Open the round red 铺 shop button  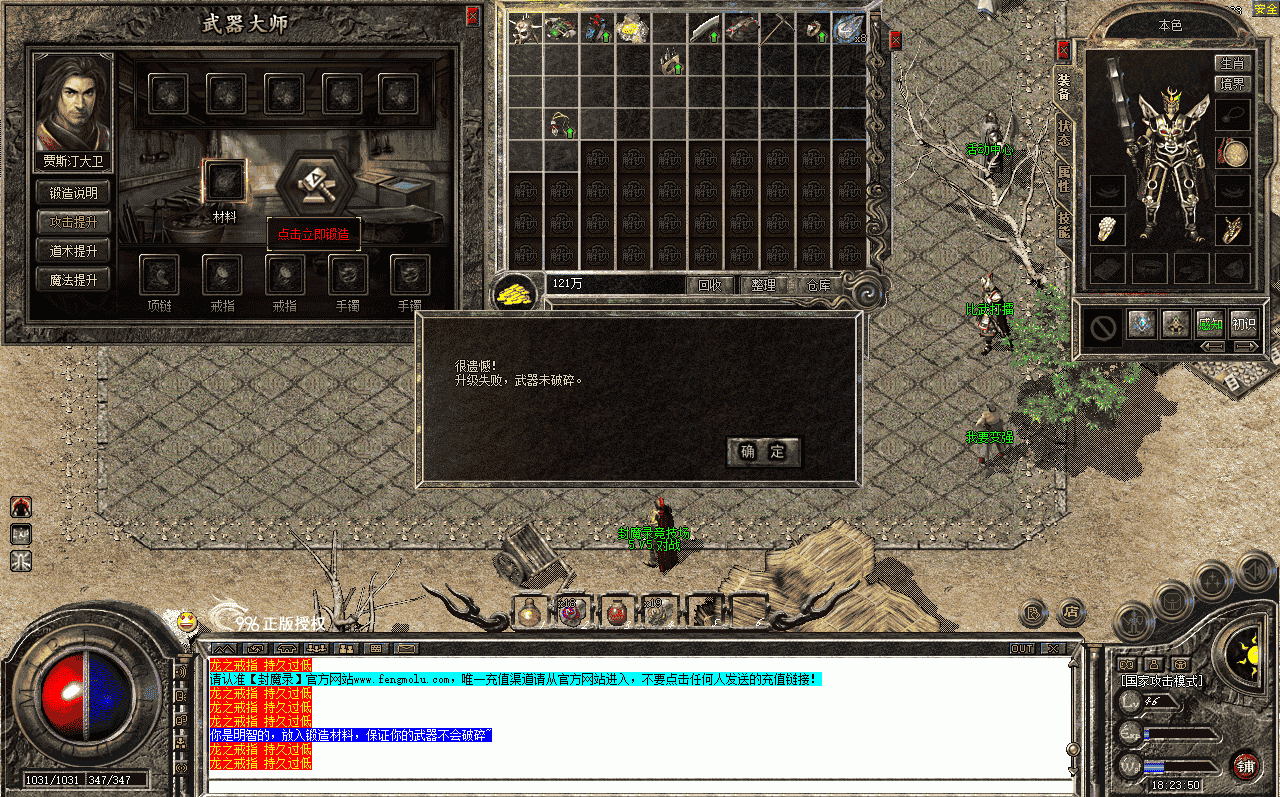(x=1245, y=767)
